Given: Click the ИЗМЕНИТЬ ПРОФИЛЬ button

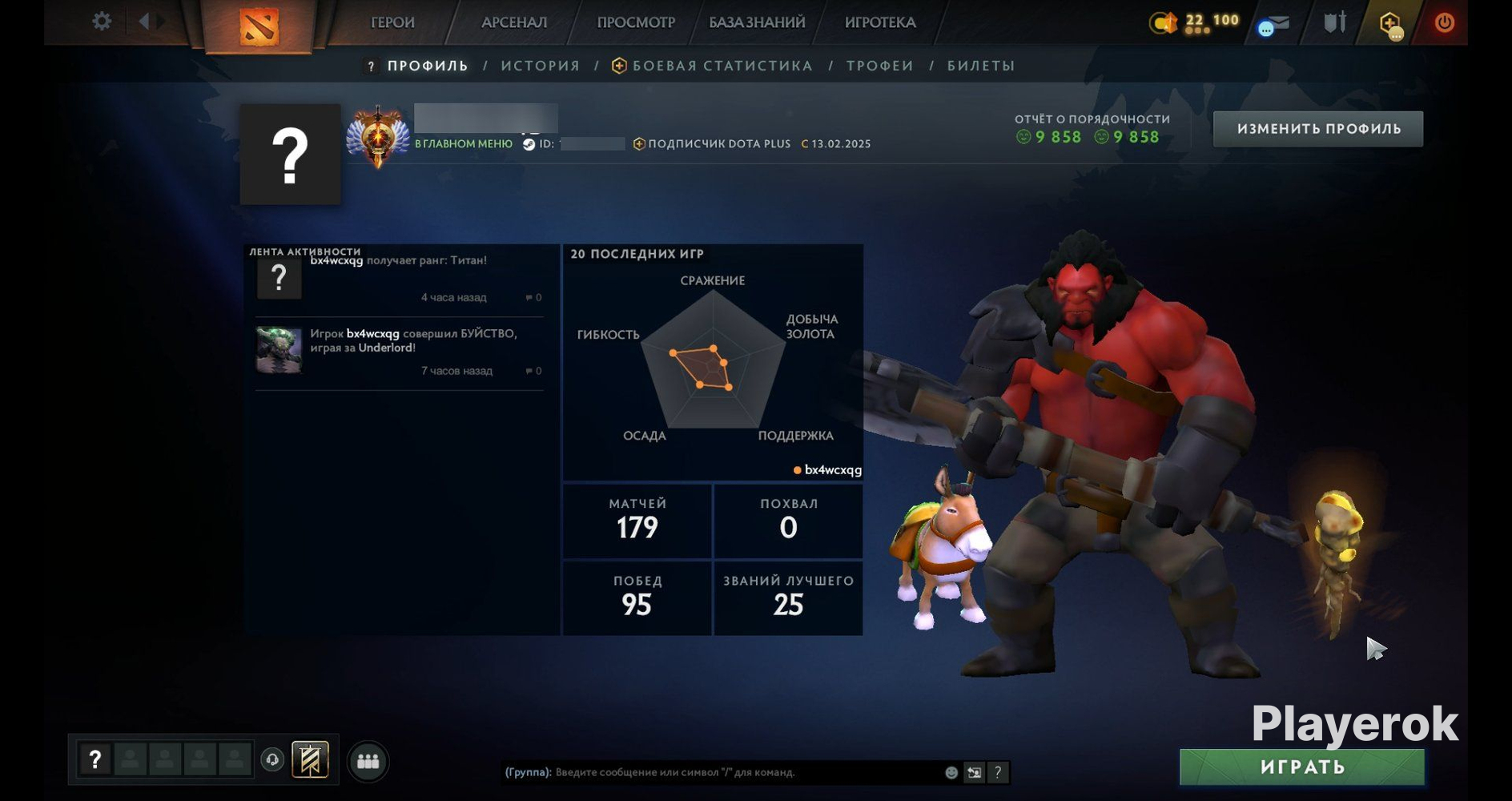Looking at the screenshot, I should coord(1318,129).
